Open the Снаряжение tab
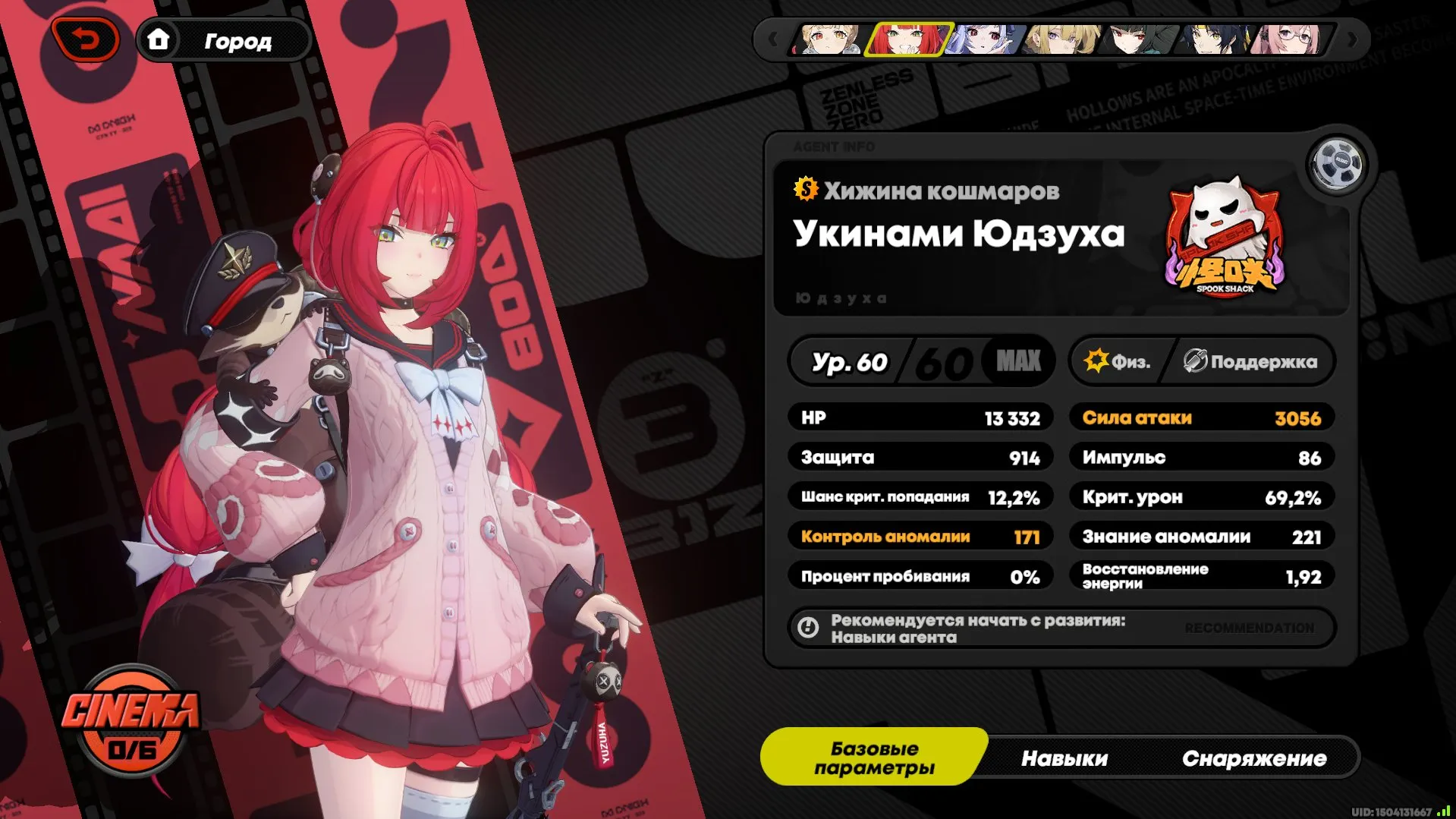Image resolution: width=1456 pixels, height=819 pixels. click(1256, 757)
